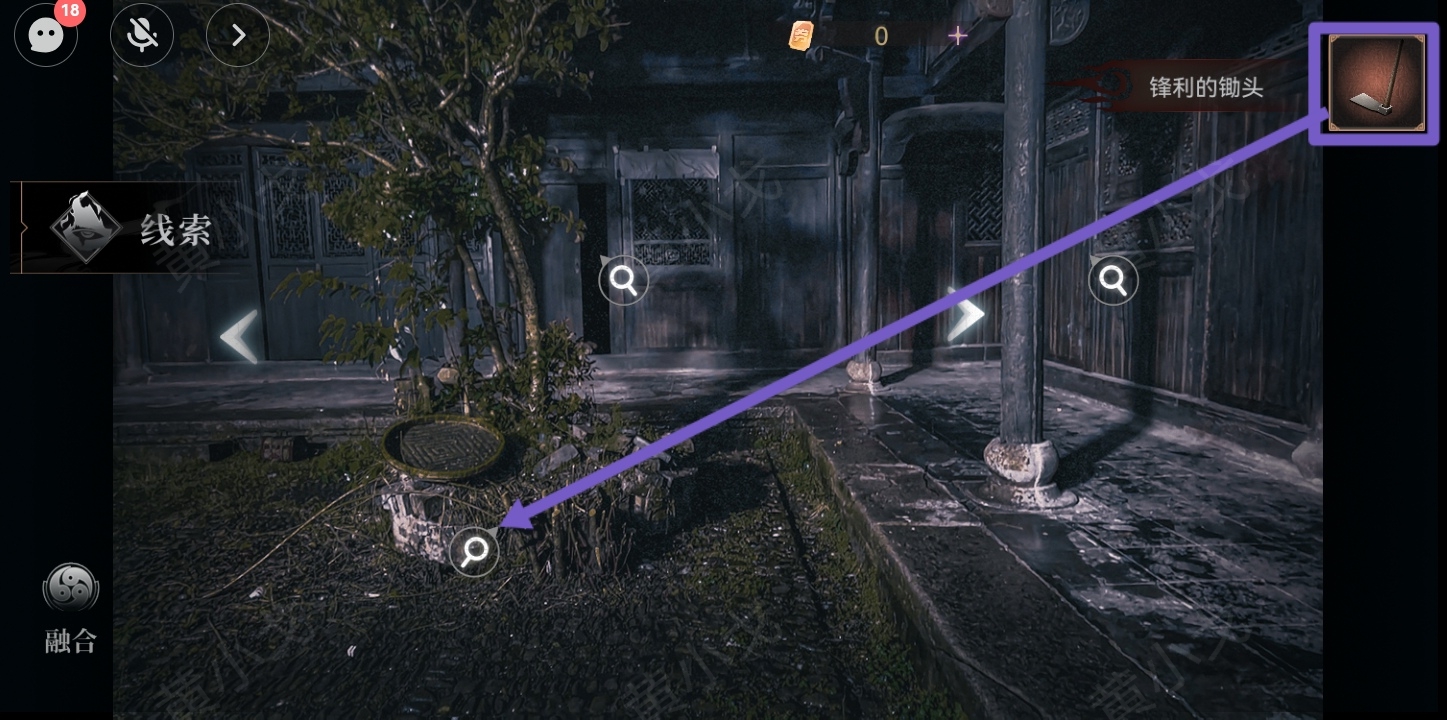
Task: Investigate the magnifier beside the right pillar
Action: [1113, 280]
